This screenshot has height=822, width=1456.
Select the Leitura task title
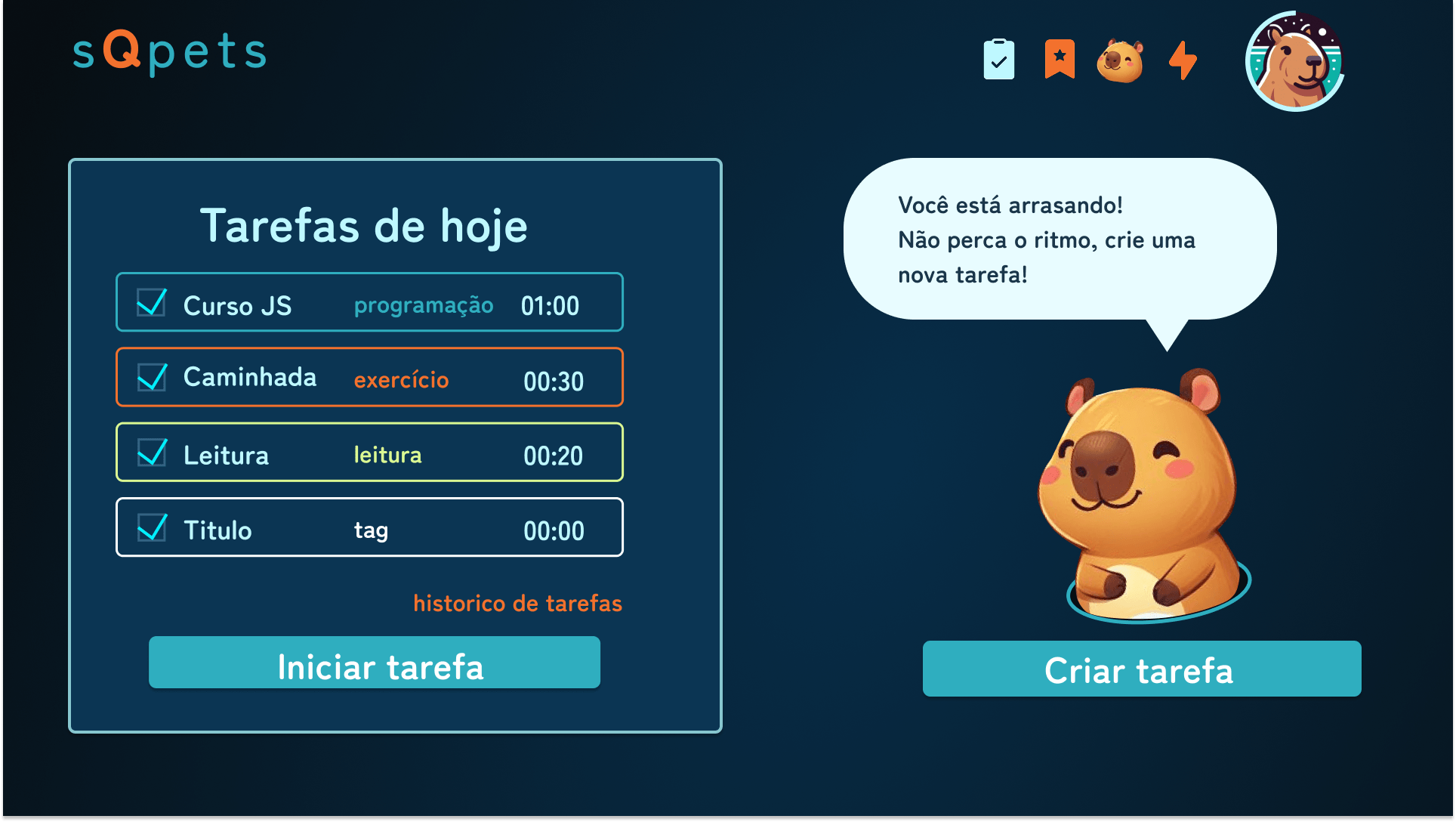[x=226, y=456]
